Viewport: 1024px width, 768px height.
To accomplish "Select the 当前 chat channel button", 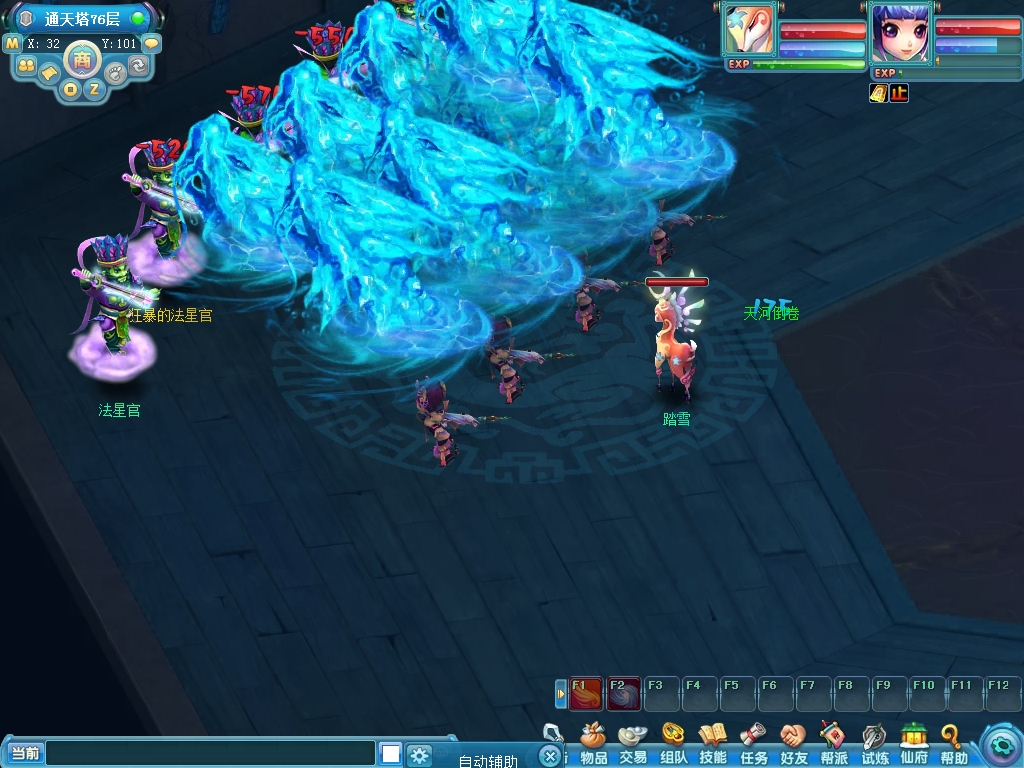I will pos(25,753).
